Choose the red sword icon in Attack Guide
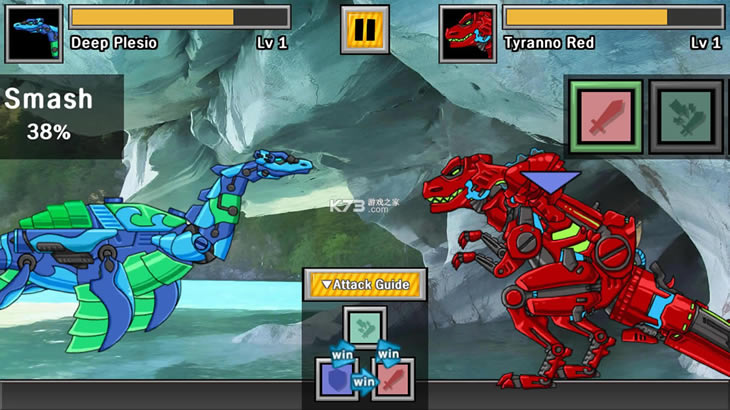The width and height of the screenshot is (730, 410). [391, 379]
